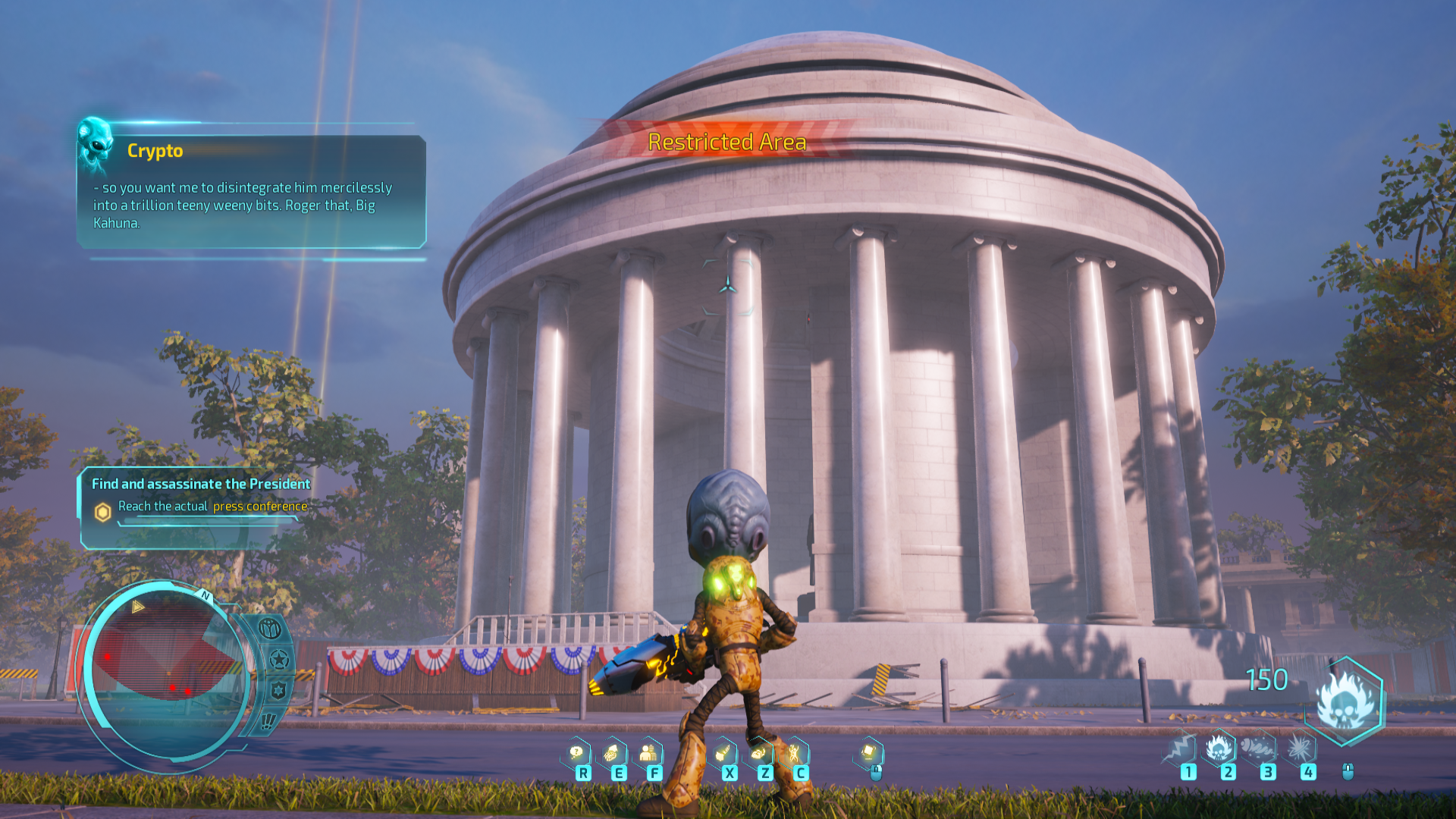Click the army star alert icon beside minimap
This screenshot has height=819, width=1456.
(279, 659)
